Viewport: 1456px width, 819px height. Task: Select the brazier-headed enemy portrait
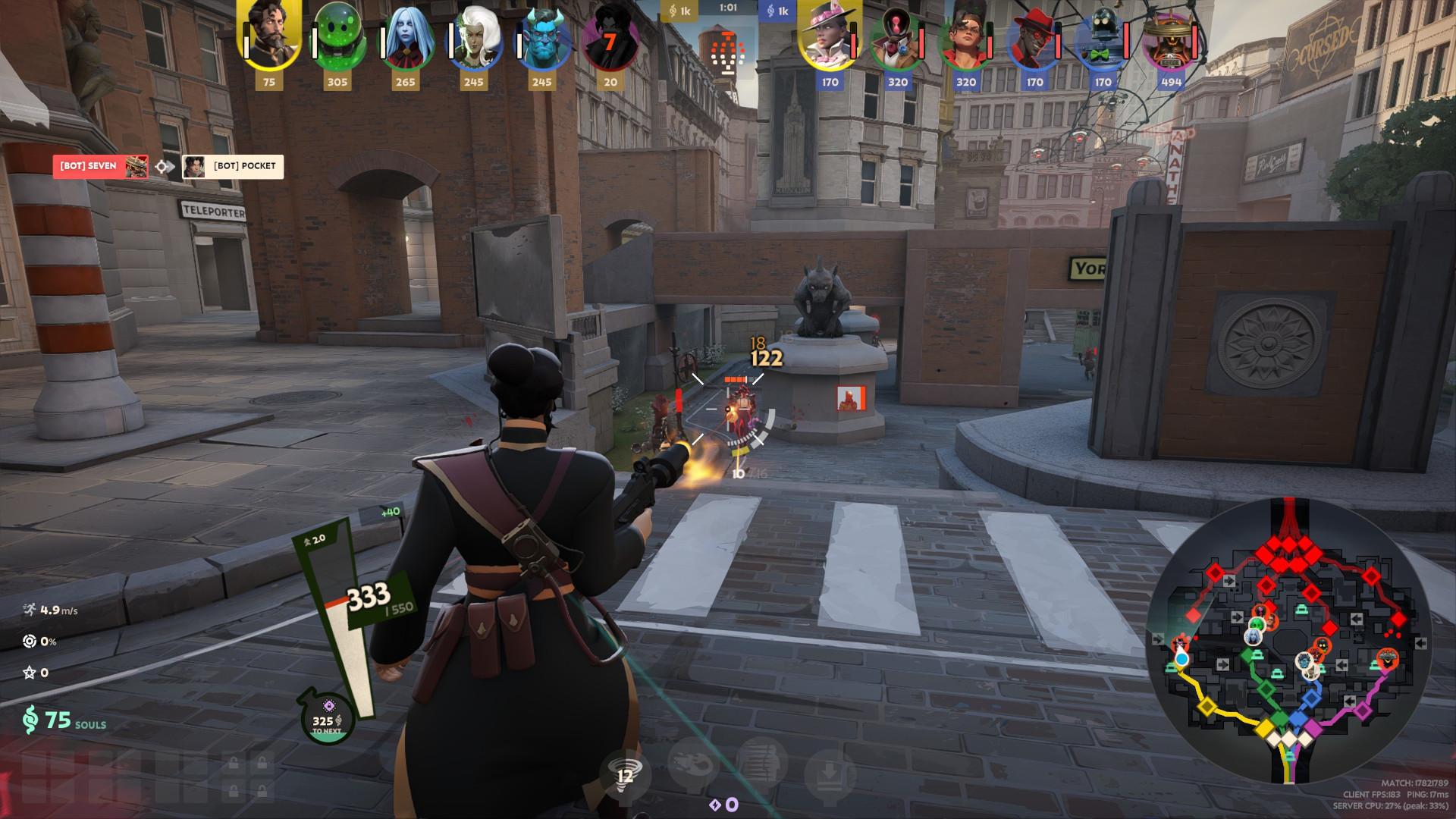[1171, 39]
